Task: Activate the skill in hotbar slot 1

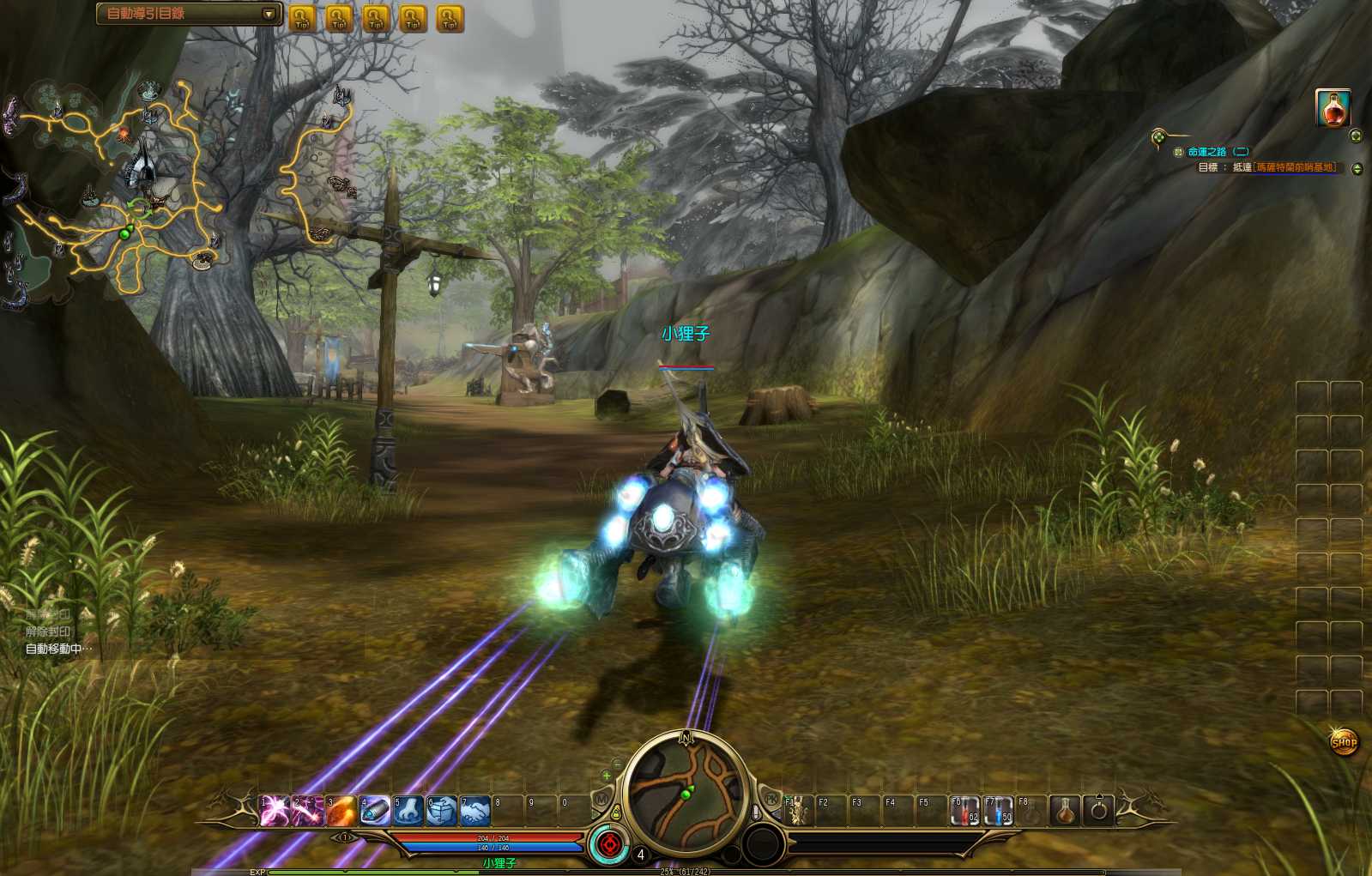Action: pyautogui.click(x=275, y=810)
